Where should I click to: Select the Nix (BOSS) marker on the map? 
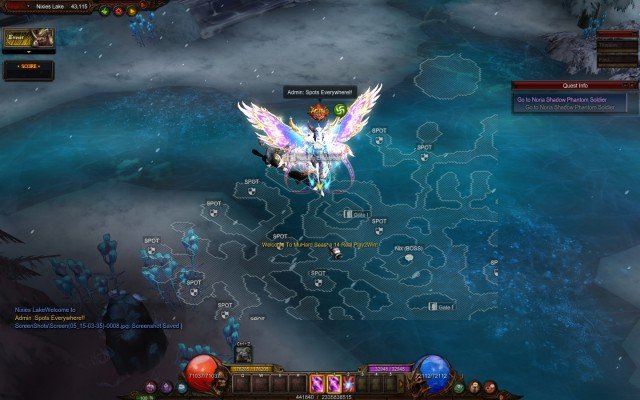409,248
